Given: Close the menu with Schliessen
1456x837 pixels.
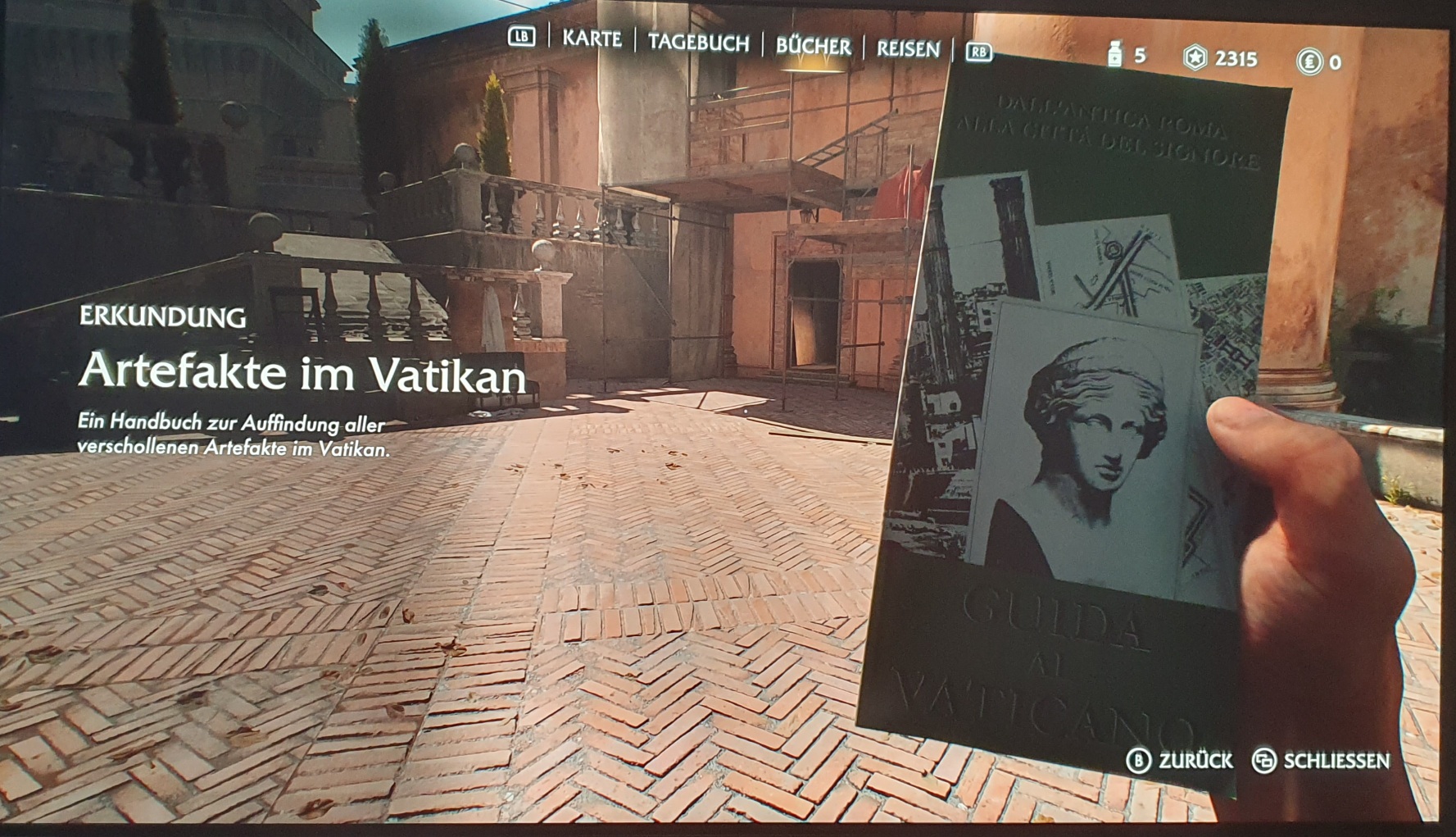Looking at the screenshot, I should click(x=1321, y=761).
